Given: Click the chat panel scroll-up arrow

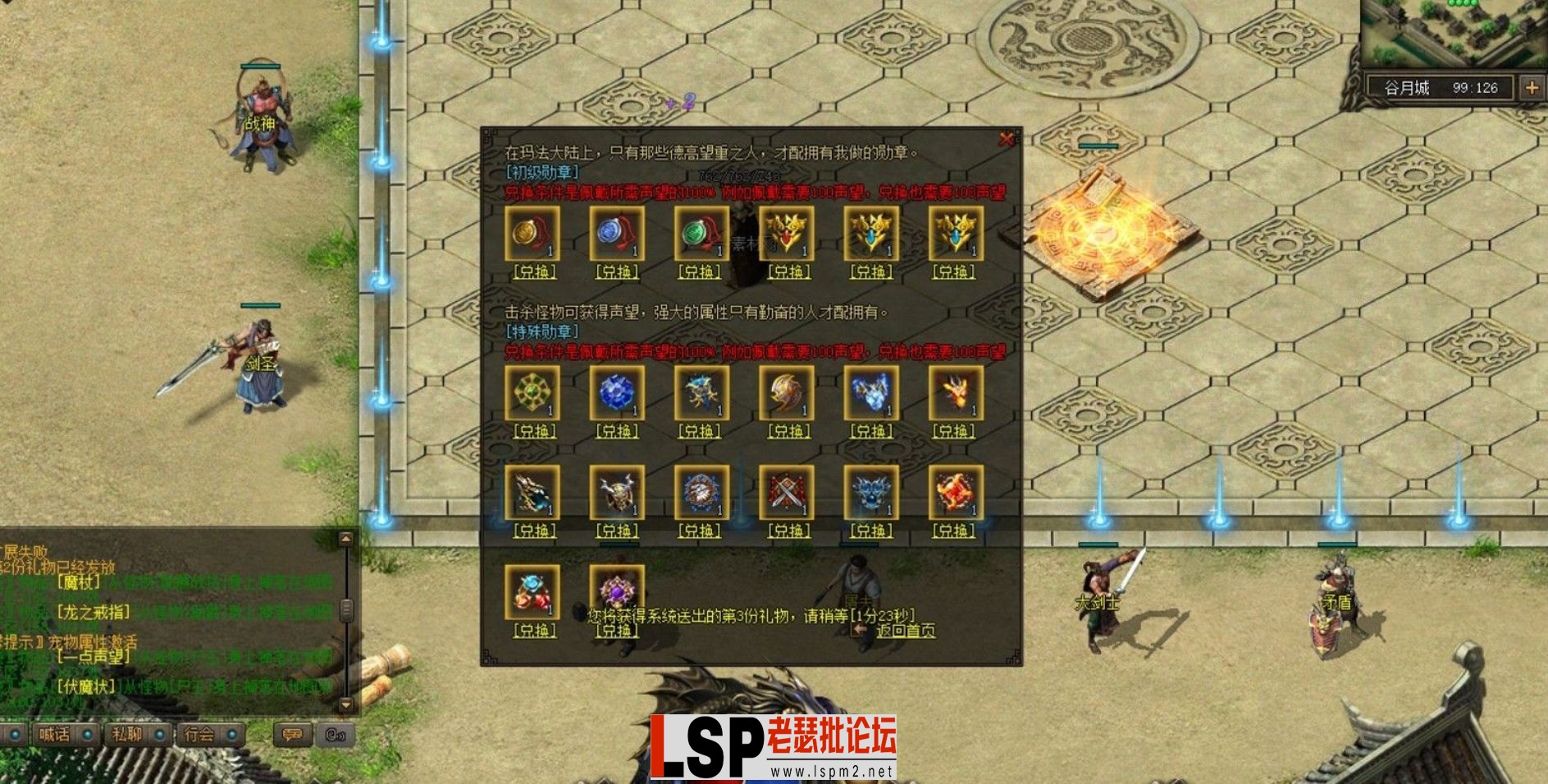Looking at the screenshot, I should click(x=346, y=539).
